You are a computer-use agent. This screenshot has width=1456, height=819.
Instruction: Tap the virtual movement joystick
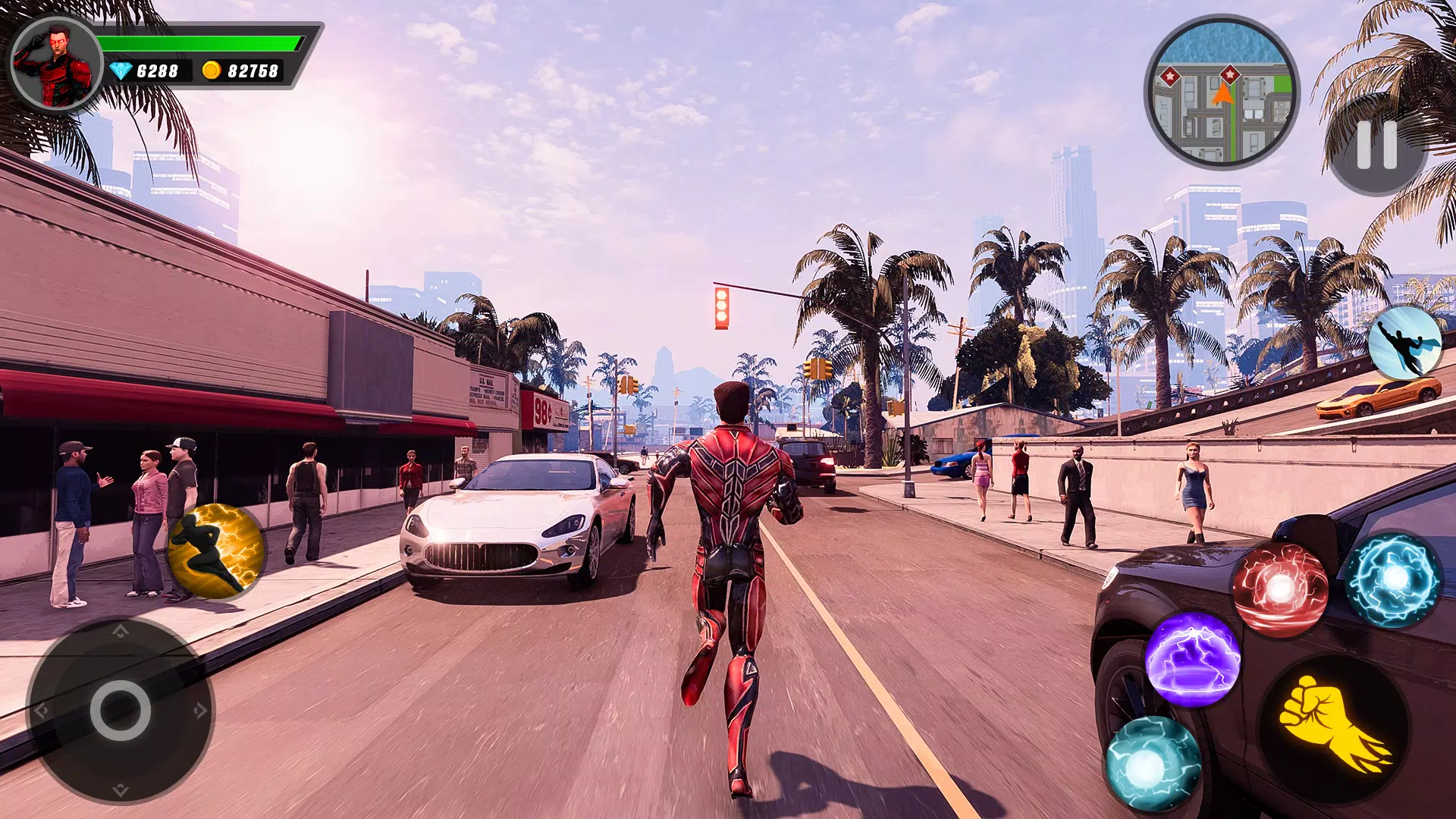click(120, 711)
